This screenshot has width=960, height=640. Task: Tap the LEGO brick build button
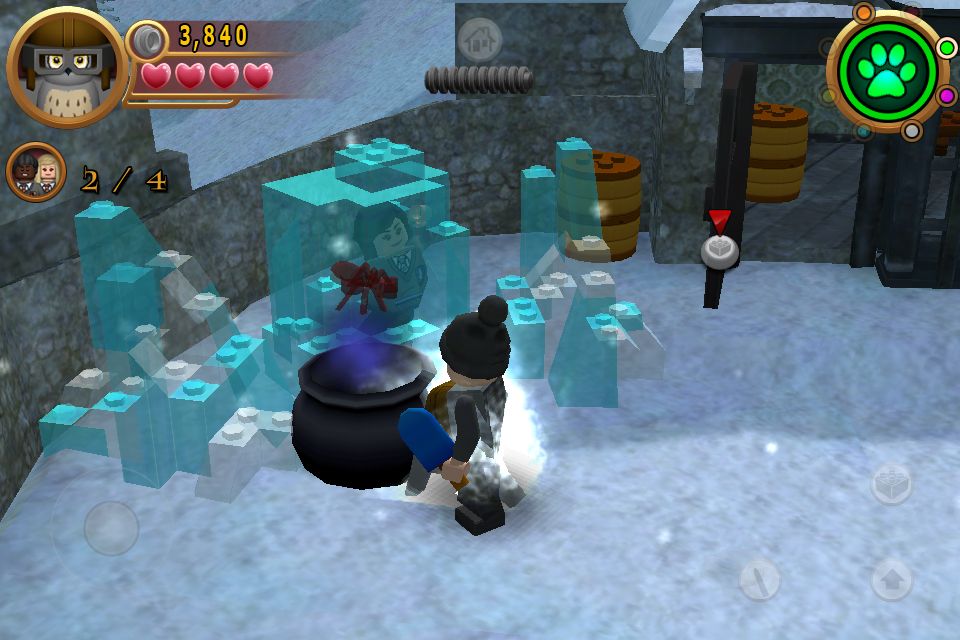click(891, 485)
